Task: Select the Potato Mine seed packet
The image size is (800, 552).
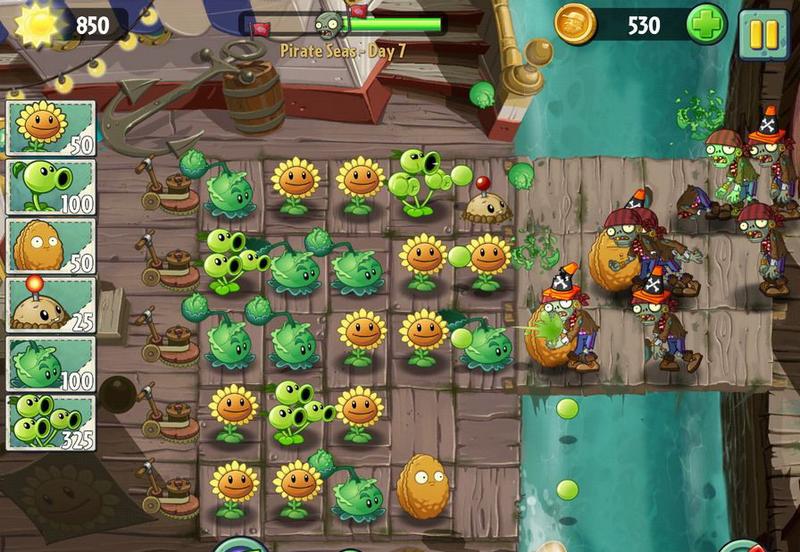Action: coord(50,304)
